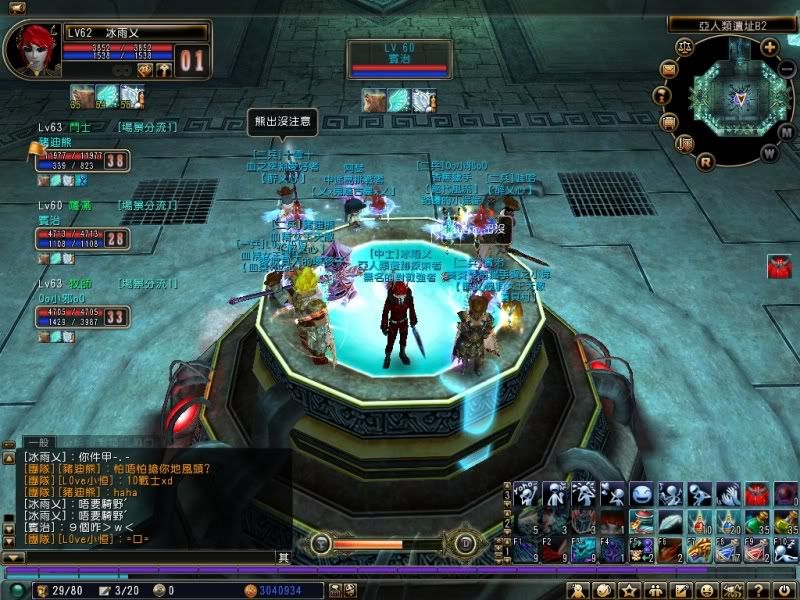Click the power button in bottom menu bar
Image resolution: width=800 pixels, height=600 pixels.
787,591
